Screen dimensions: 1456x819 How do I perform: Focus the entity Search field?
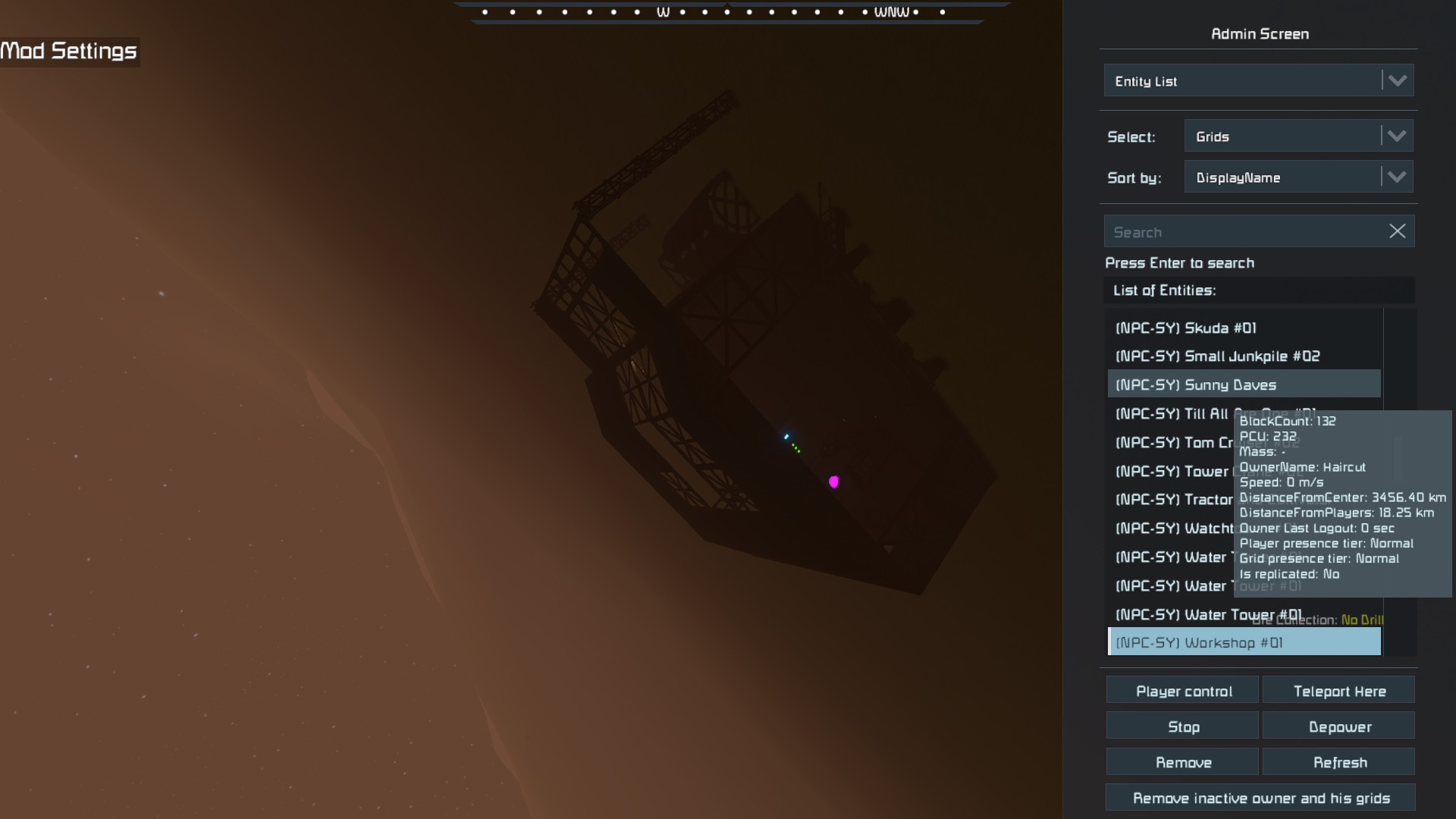pos(1244,232)
